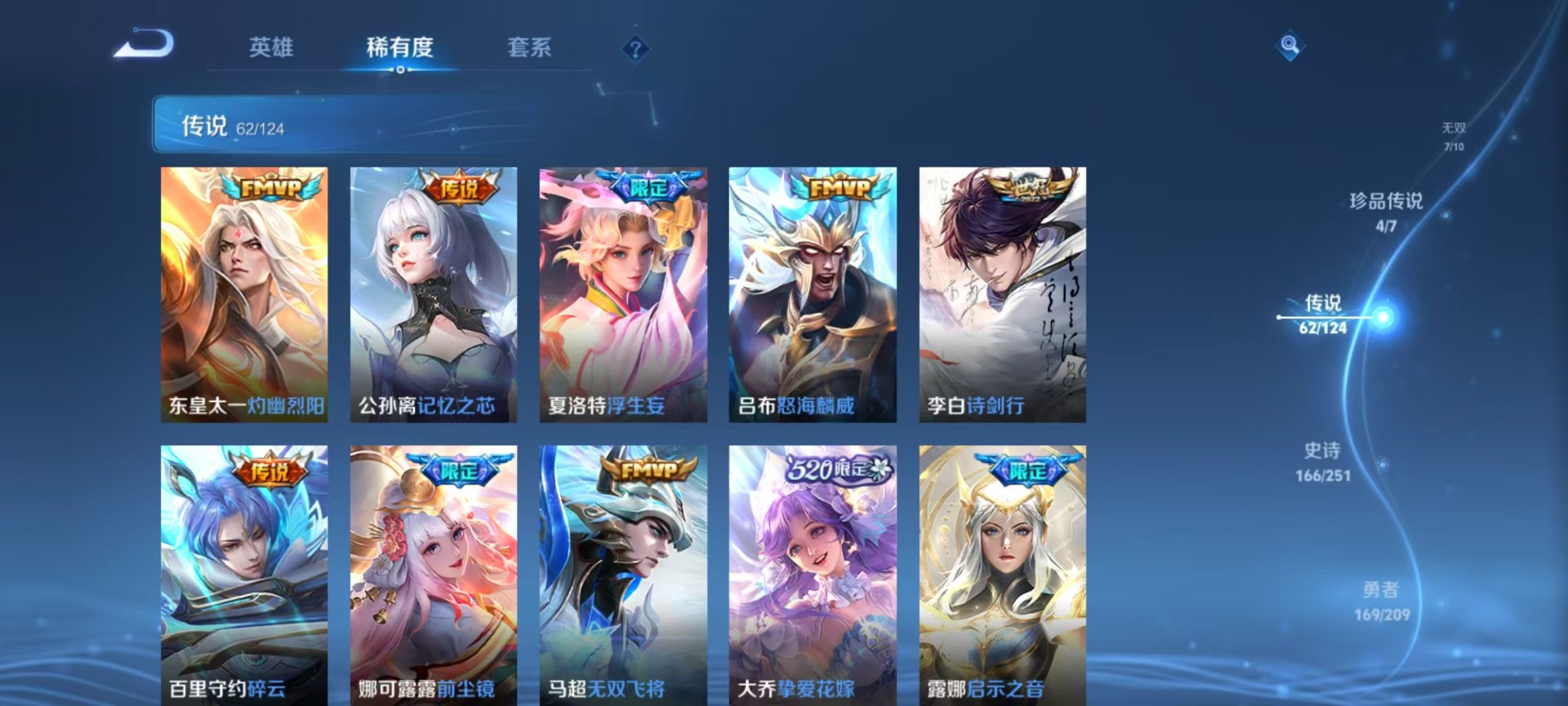Open the 套系 tab

click(x=529, y=47)
